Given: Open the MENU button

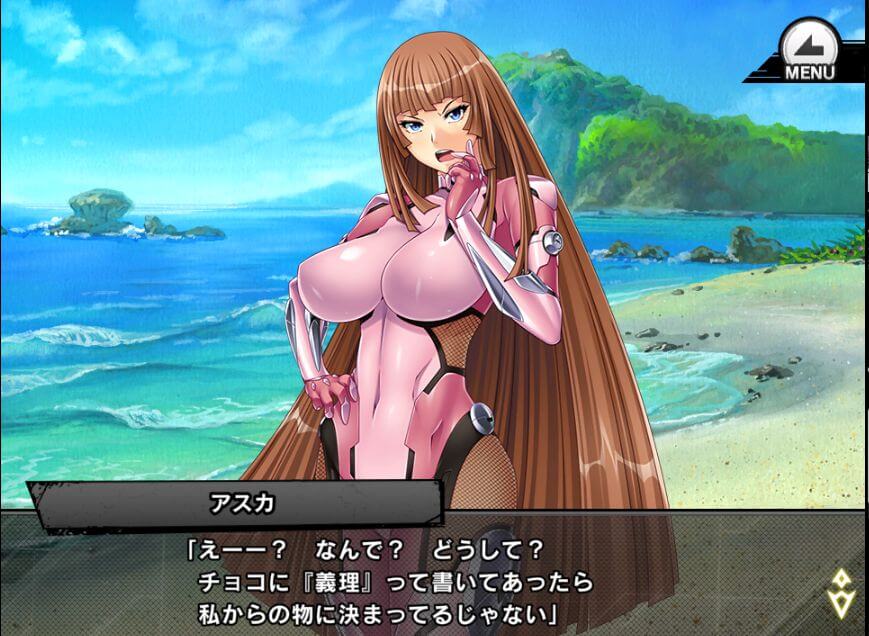Looking at the screenshot, I should point(809,51).
